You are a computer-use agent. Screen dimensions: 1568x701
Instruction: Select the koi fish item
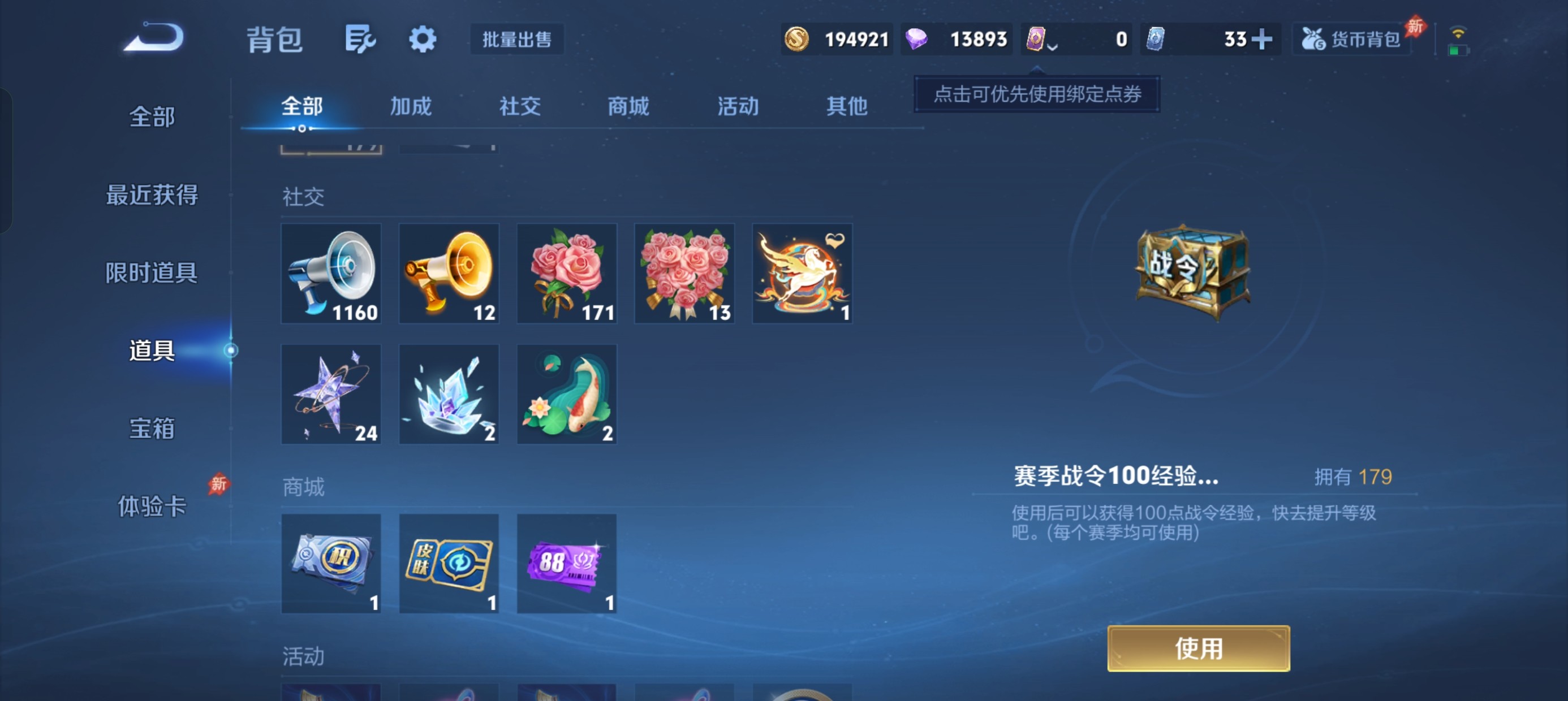(566, 393)
